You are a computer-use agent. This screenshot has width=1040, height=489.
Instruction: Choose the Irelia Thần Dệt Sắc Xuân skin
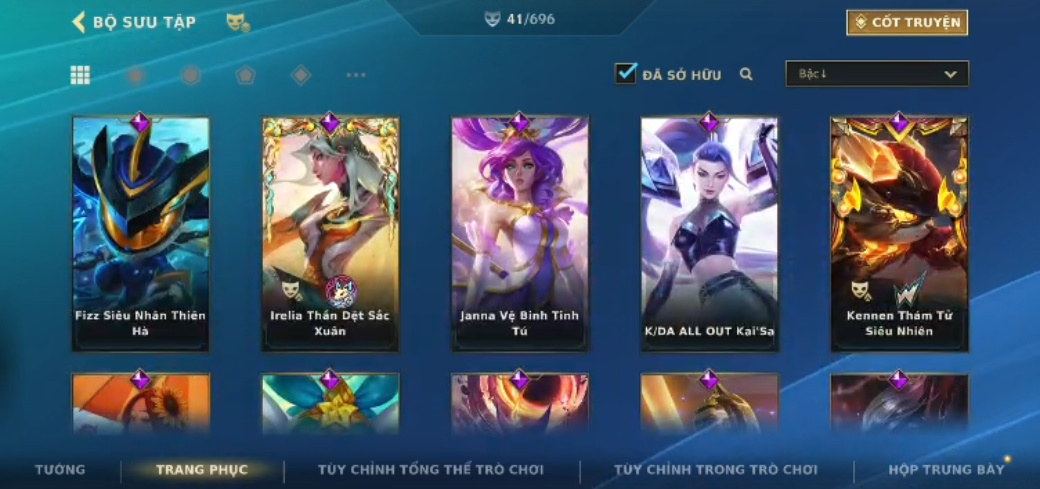pos(330,235)
